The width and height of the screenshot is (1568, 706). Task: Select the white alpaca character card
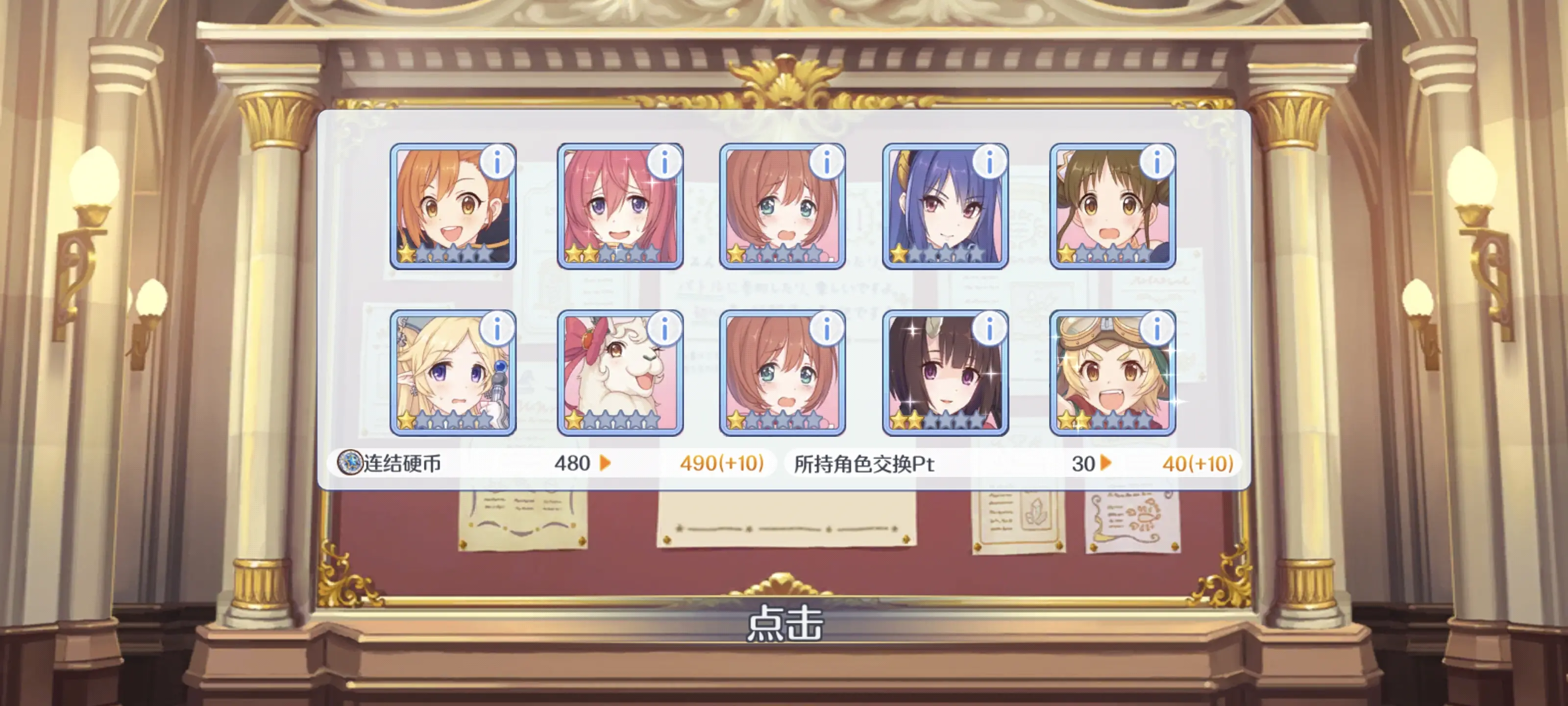click(620, 374)
